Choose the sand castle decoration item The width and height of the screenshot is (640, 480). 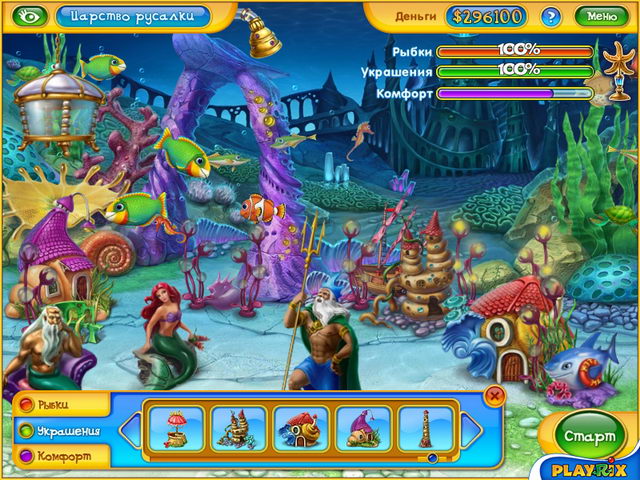click(x=239, y=428)
